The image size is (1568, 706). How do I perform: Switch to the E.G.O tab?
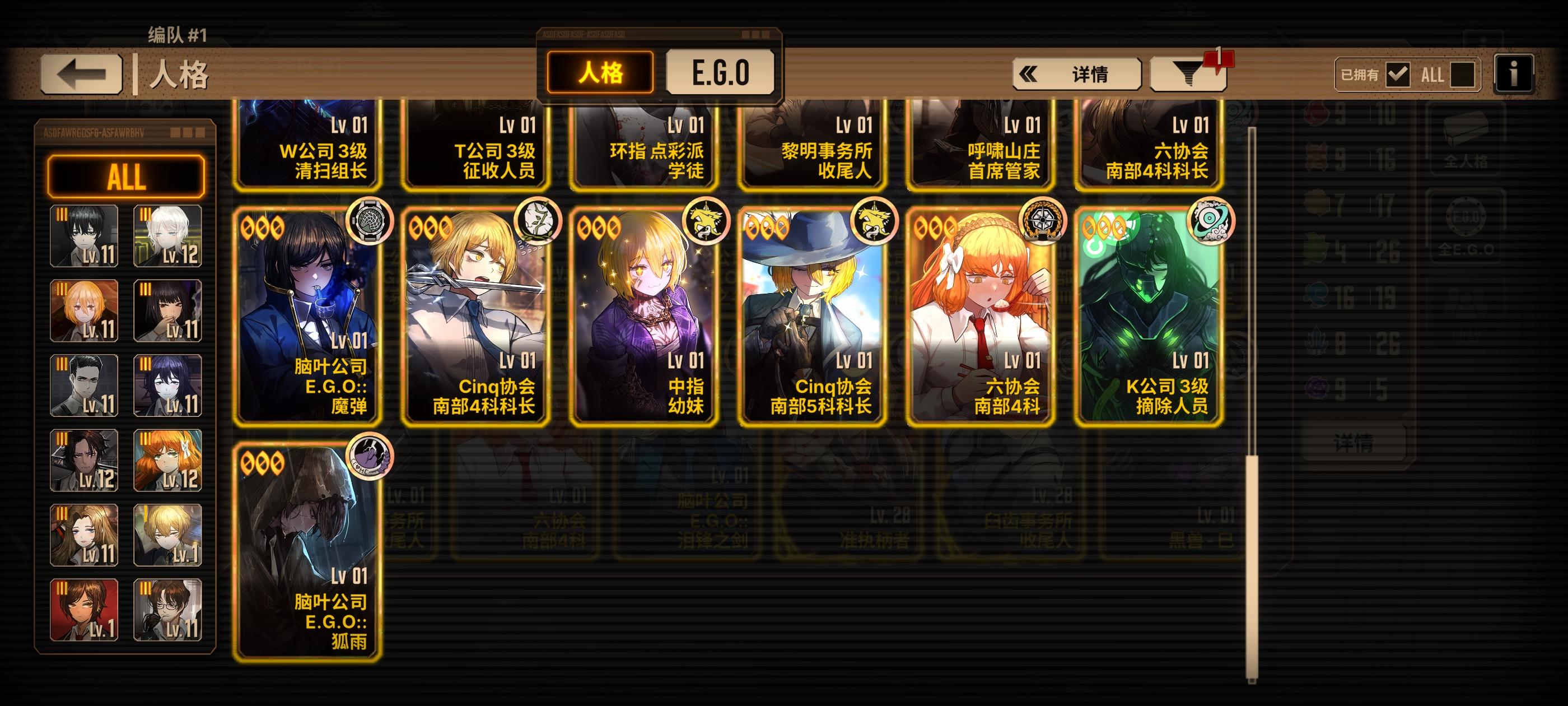click(721, 73)
